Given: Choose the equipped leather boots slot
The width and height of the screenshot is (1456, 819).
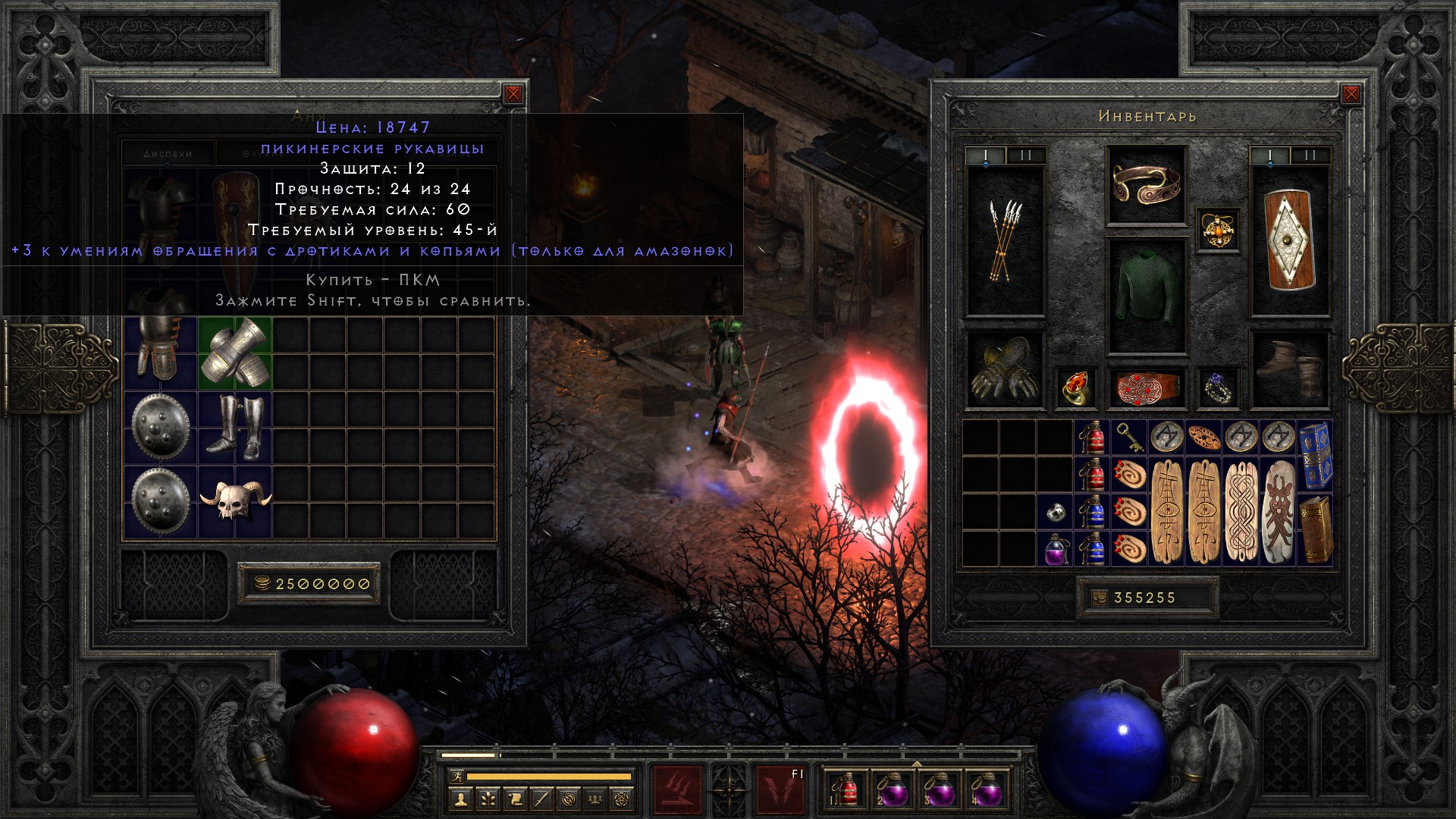Looking at the screenshot, I should [x=1289, y=370].
